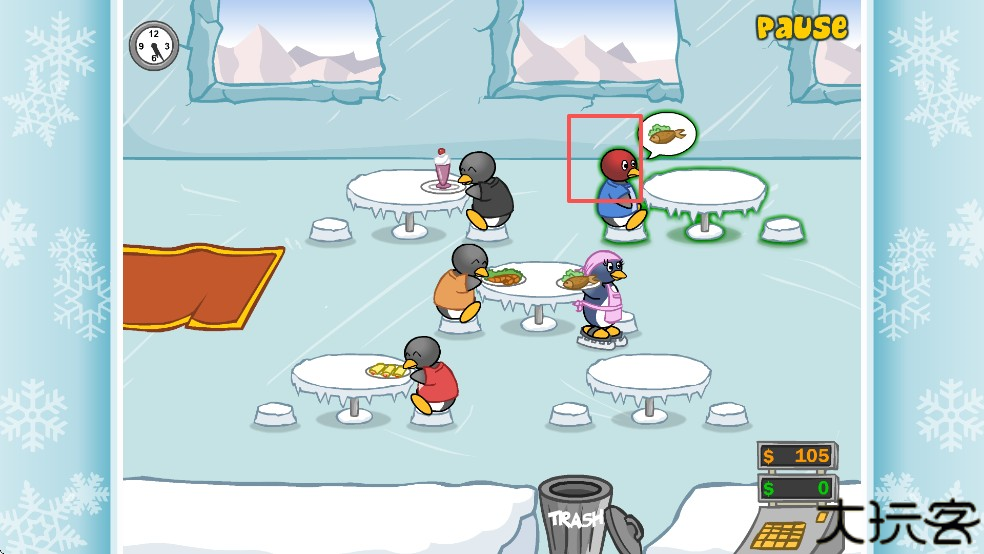Pause the game with the Pause button
Viewport: 984px width, 554px height.
pos(801,27)
